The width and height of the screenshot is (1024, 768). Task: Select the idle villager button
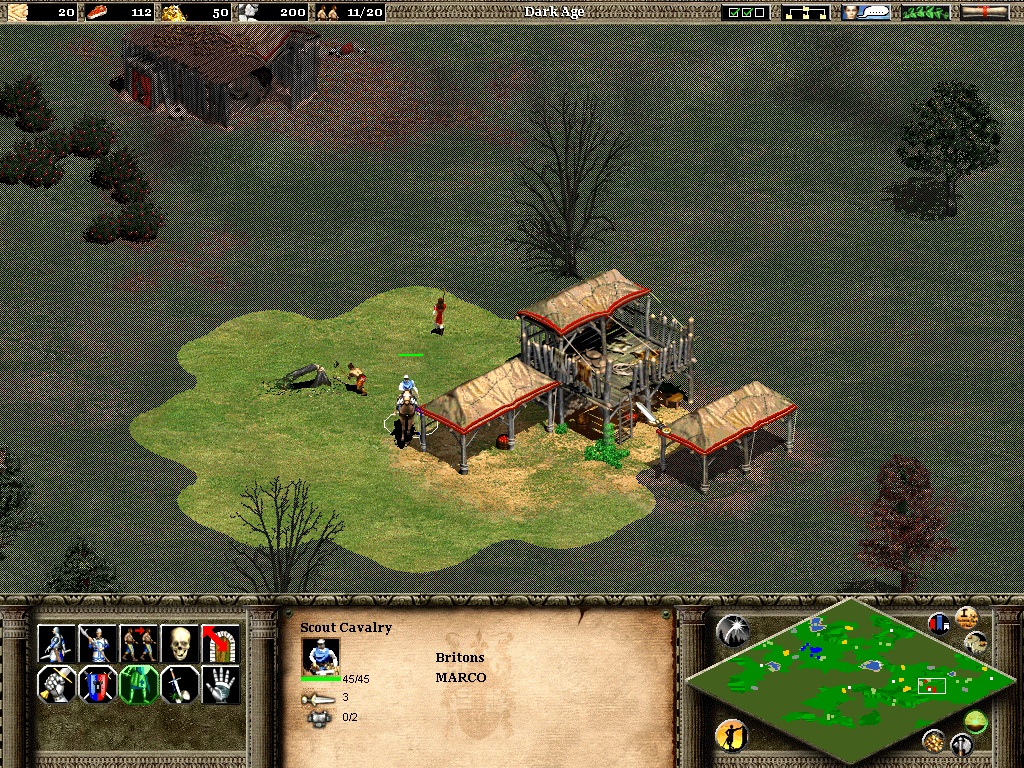pos(732,736)
